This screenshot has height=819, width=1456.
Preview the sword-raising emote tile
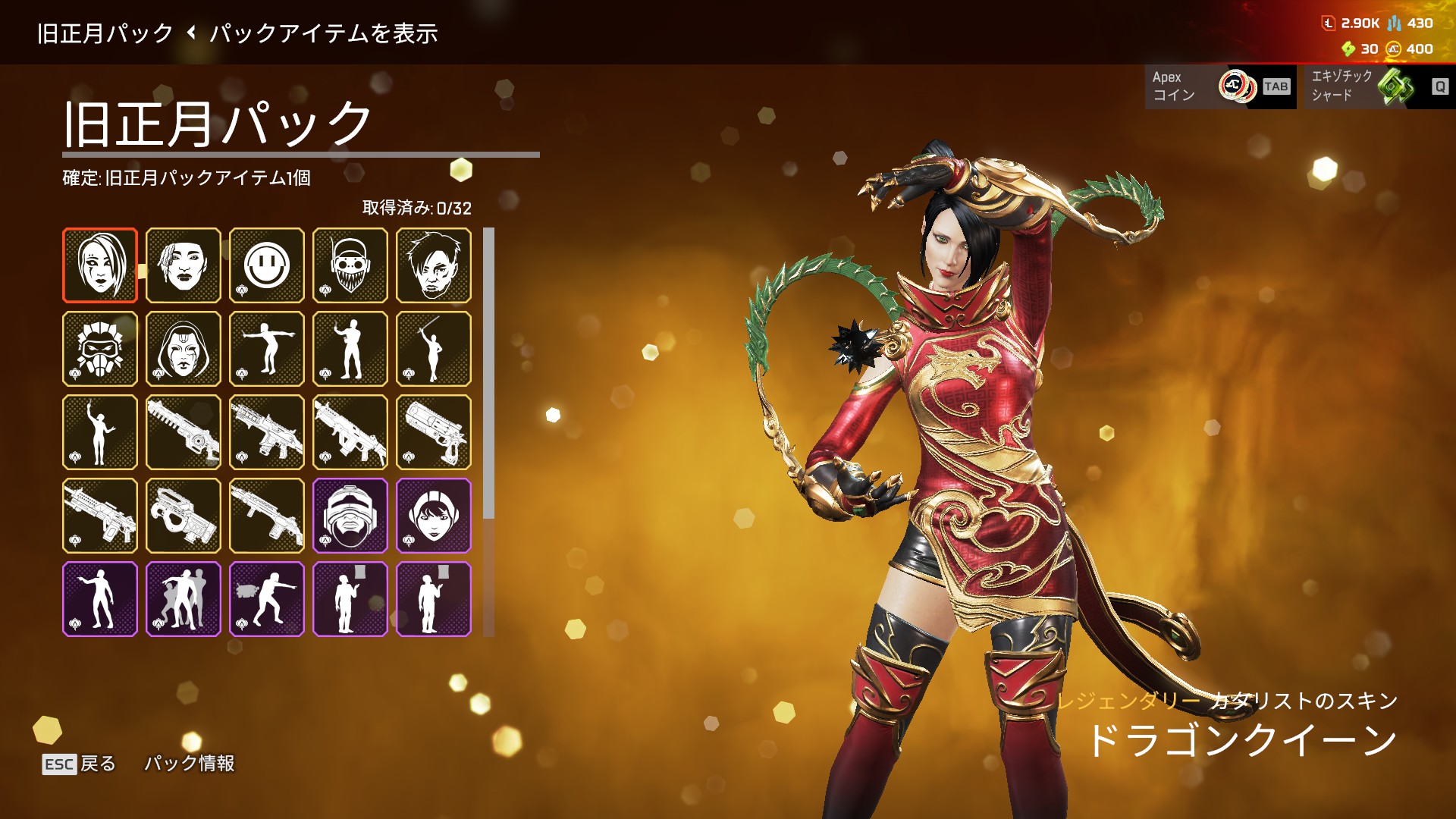[x=434, y=349]
